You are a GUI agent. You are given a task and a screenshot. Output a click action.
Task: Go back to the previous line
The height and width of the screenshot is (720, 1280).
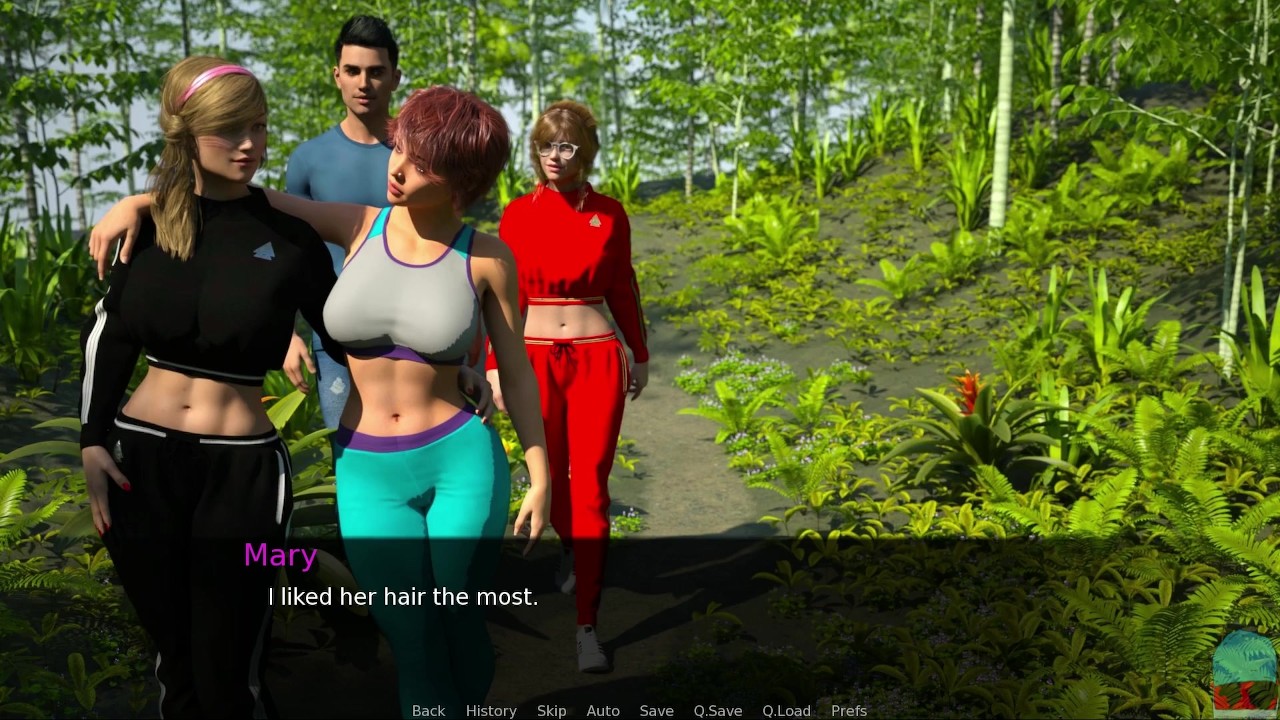coord(428,711)
